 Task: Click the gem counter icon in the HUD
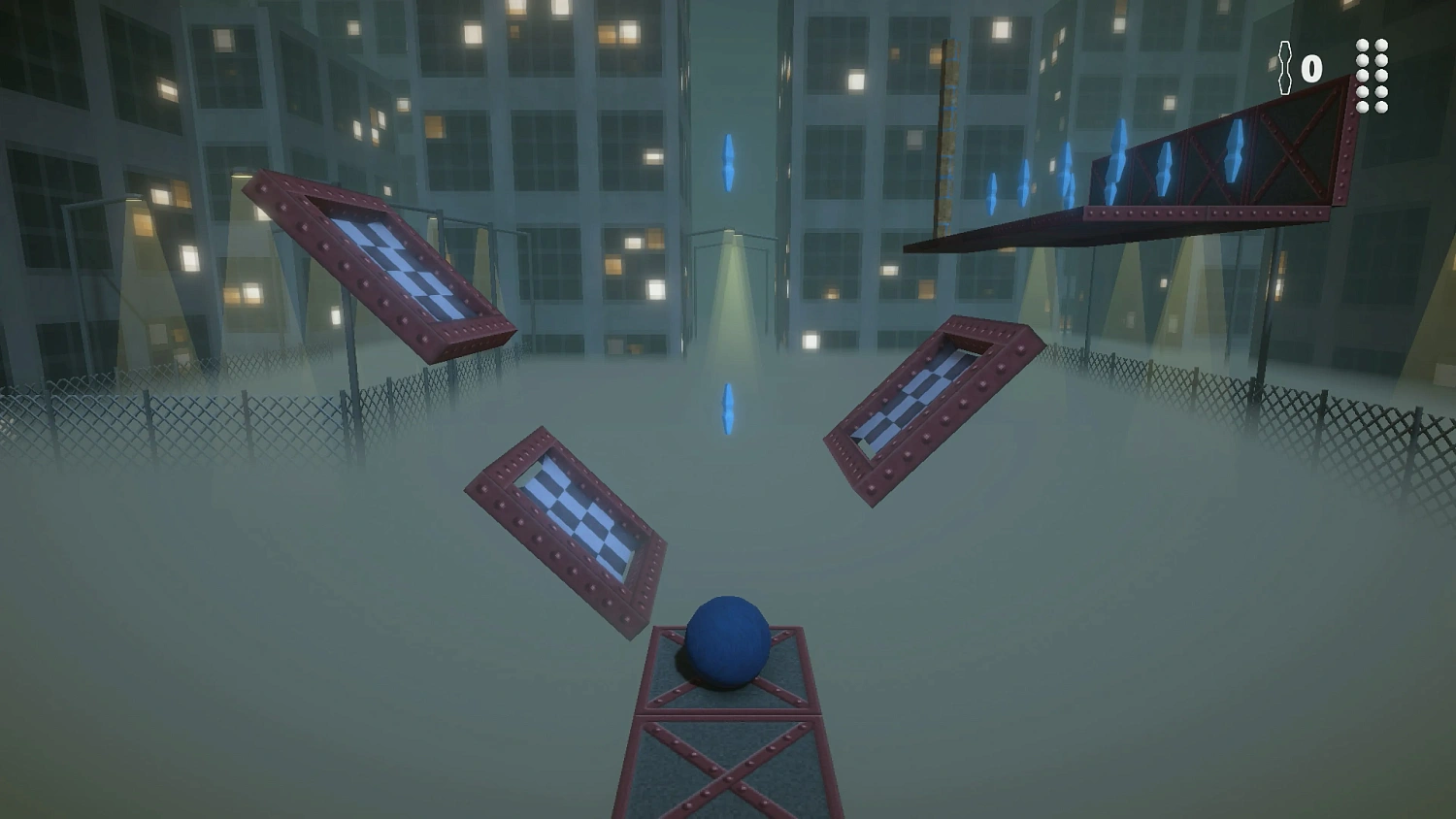point(1285,66)
